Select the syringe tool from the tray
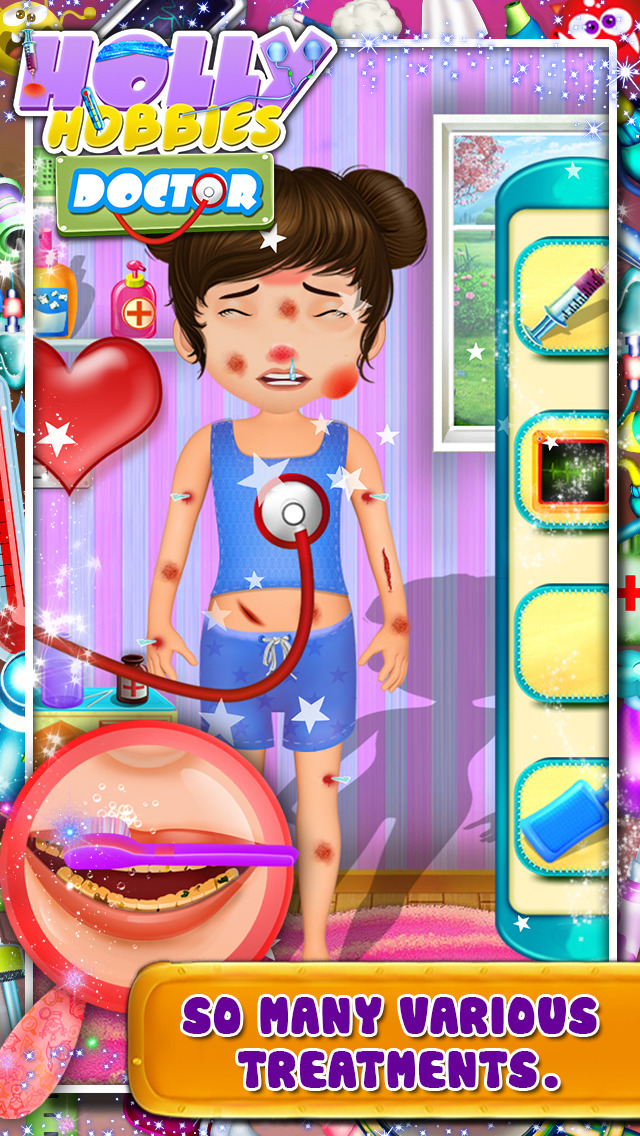The height and width of the screenshot is (1136, 640). click(566, 297)
